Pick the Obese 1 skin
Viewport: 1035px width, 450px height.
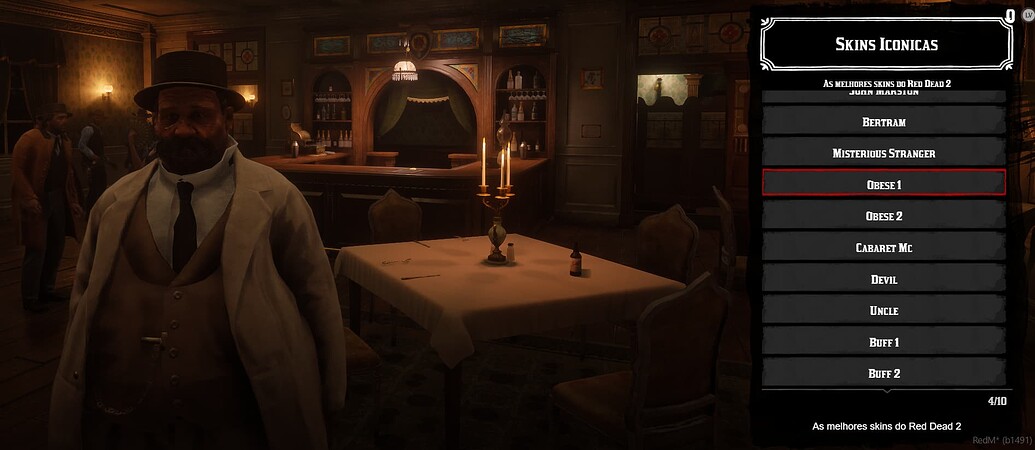pyautogui.click(x=883, y=184)
